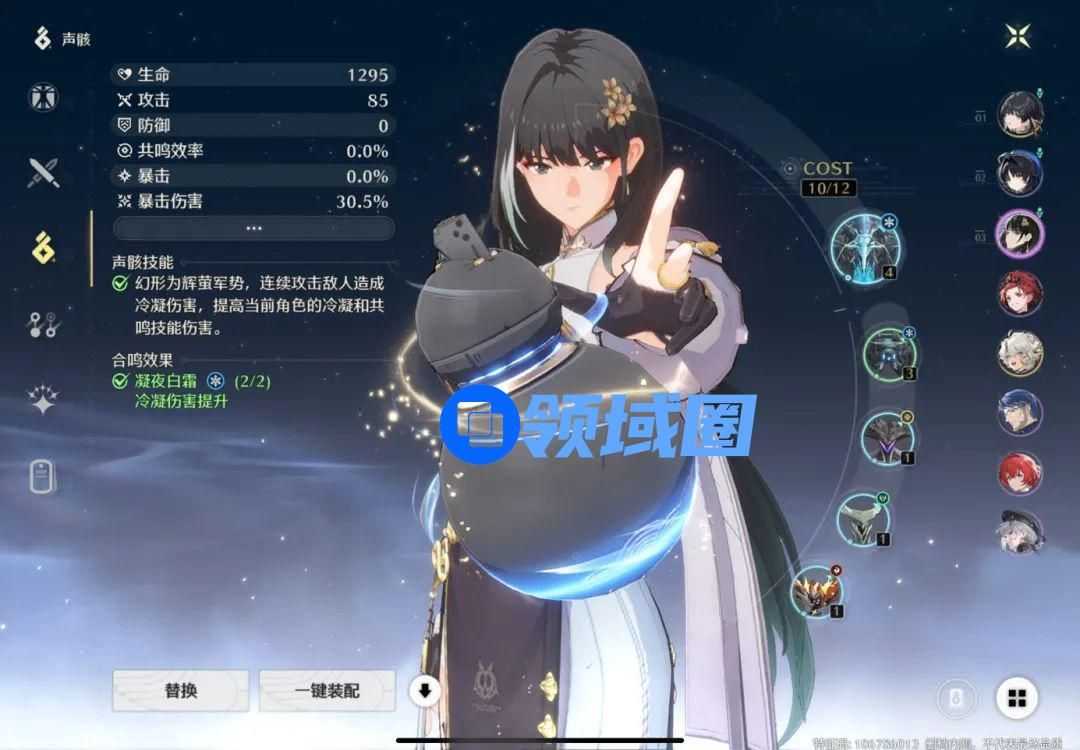Viewport: 1080px width, 750px height.
Task: Select the character portrait numbered 01
Action: 1020,114
